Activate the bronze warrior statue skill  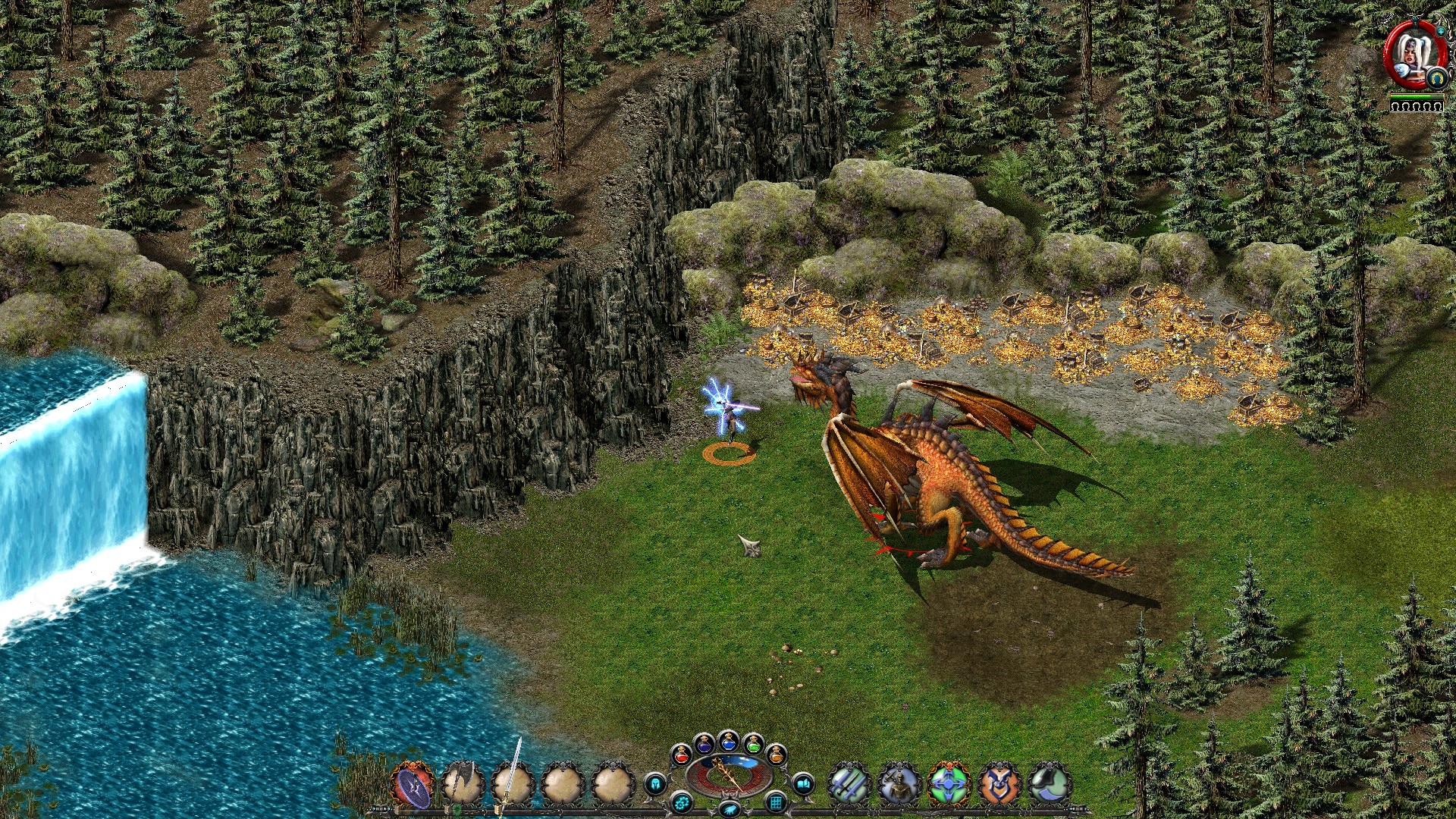pyautogui.click(x=899, y=784)
